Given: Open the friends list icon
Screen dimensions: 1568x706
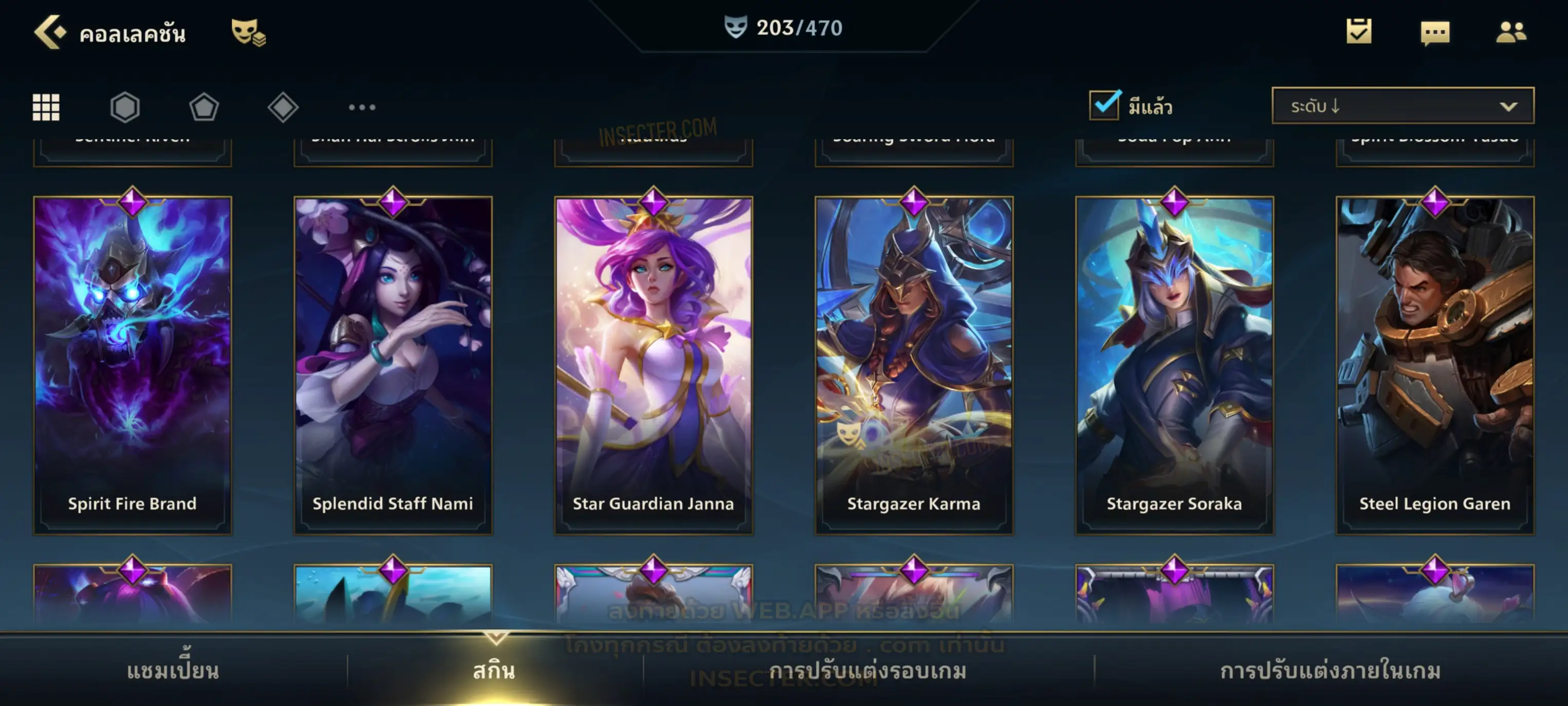Looking at the screenshot, I should point(1510,32).
